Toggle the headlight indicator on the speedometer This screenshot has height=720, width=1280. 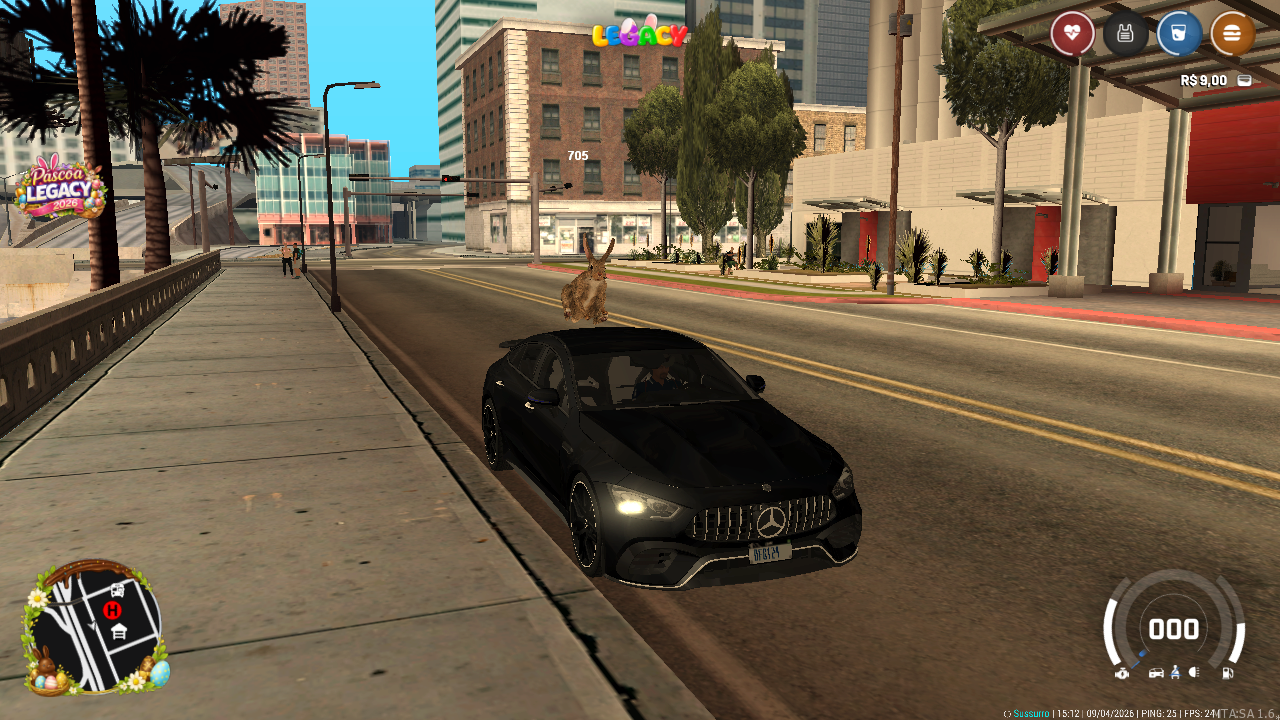click(1193, 673)
